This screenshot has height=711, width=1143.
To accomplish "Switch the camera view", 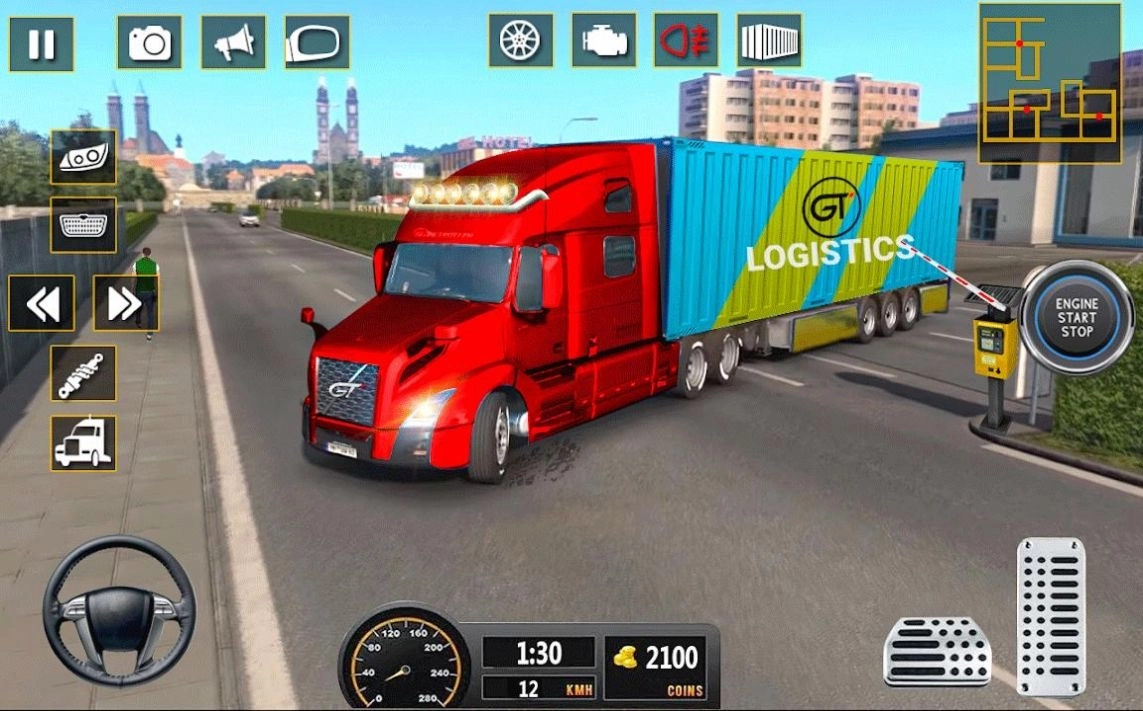I will click(150, 43).
